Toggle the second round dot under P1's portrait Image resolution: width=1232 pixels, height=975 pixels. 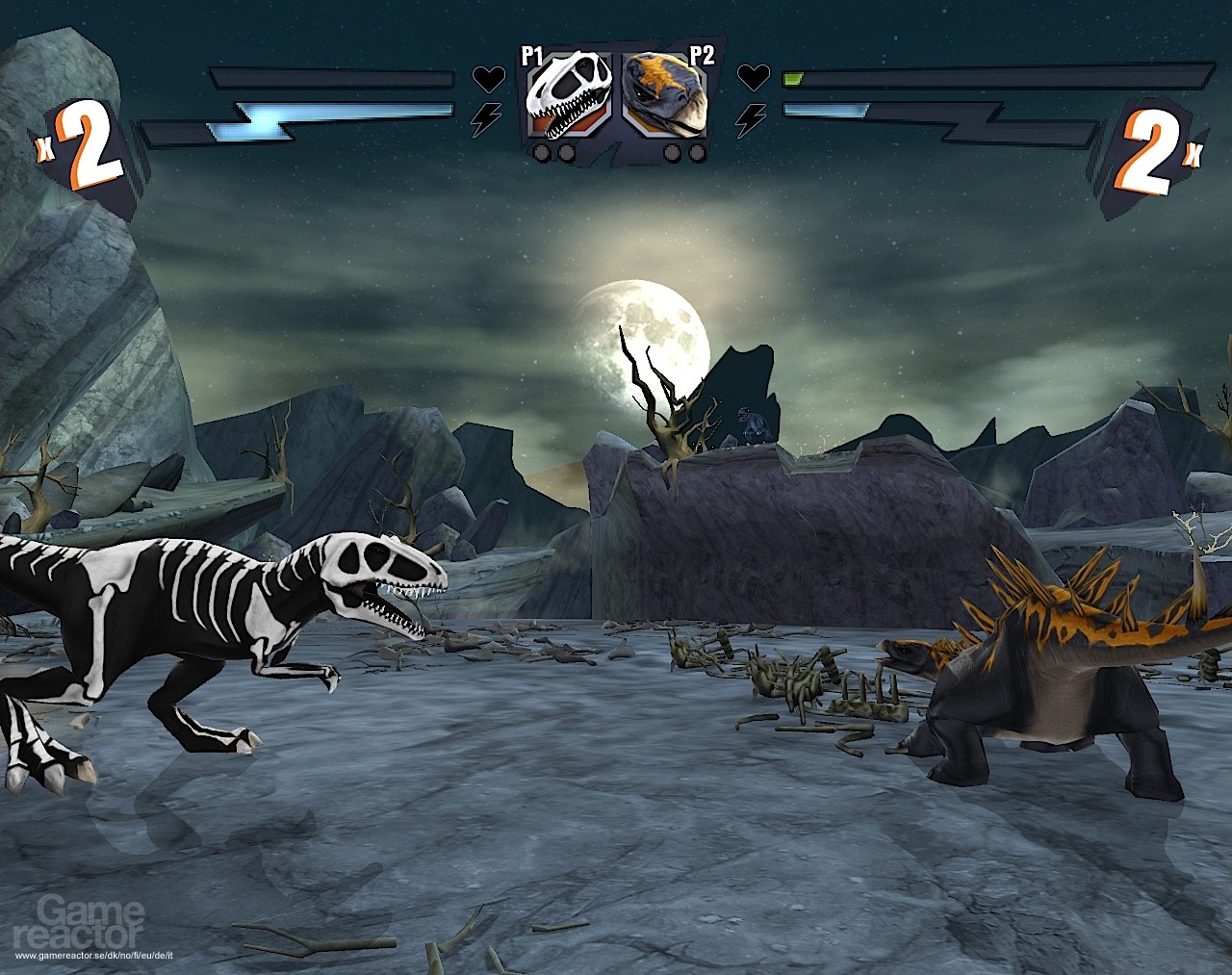pos(565,153)
